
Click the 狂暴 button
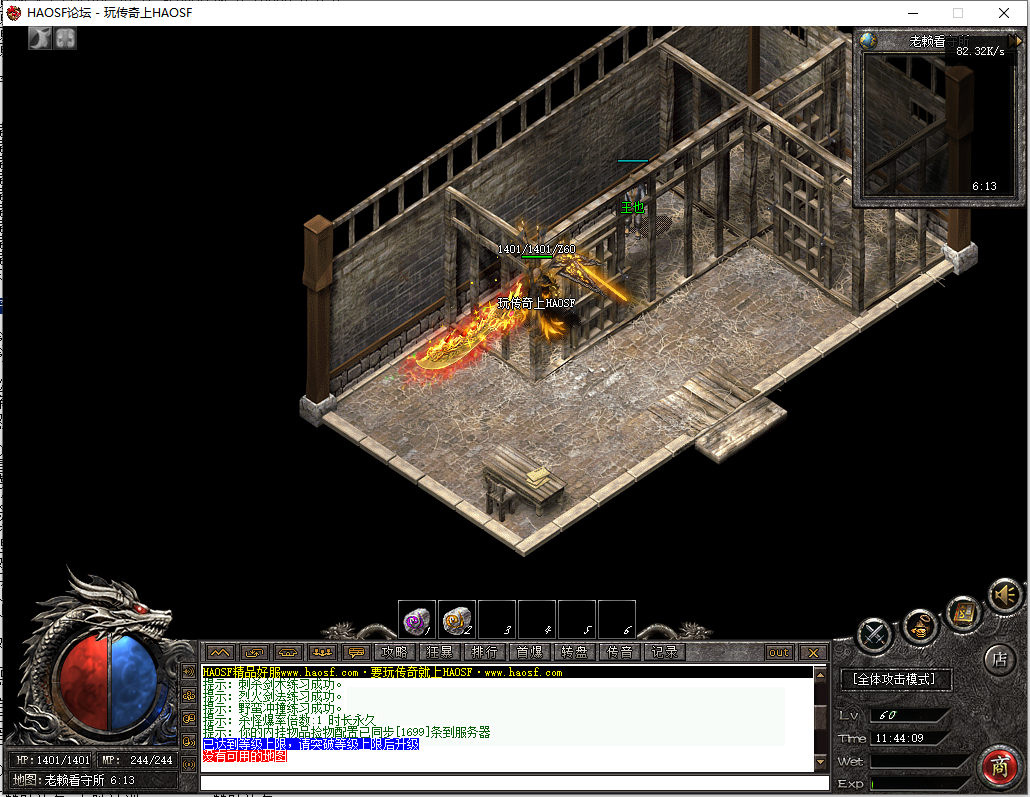[439, 652]
